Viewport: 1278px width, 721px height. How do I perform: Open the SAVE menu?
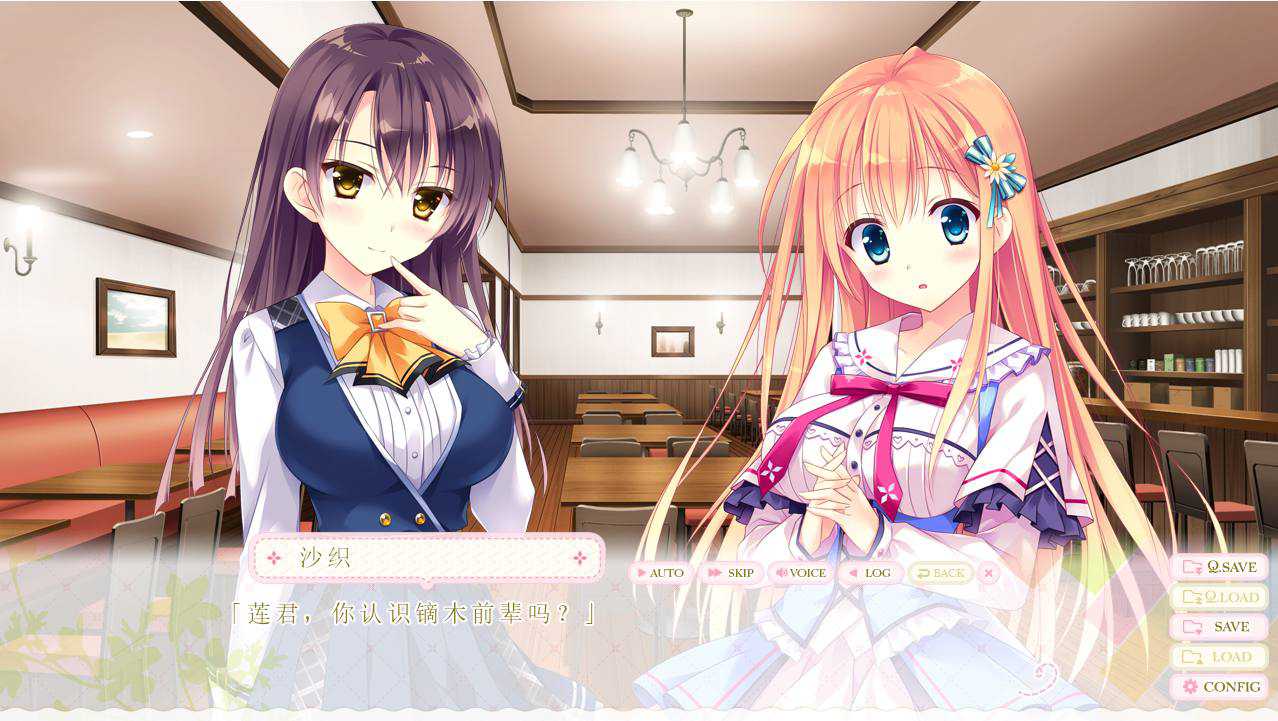[x=1219, y=627]
